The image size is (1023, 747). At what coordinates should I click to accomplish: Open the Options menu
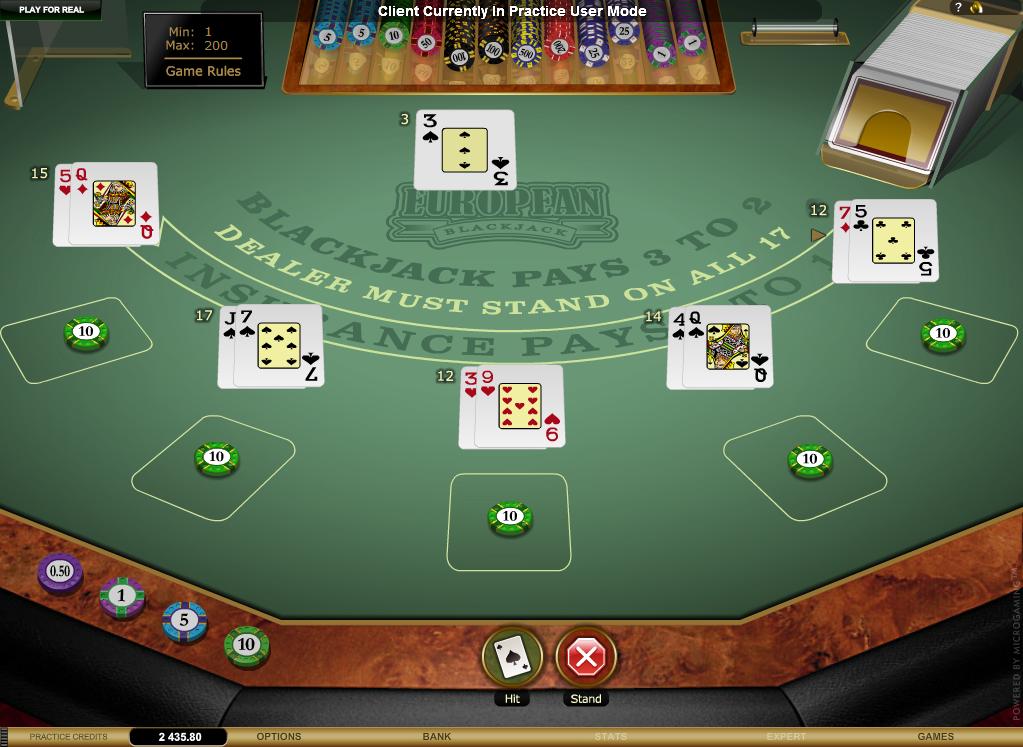pos(279,737)
